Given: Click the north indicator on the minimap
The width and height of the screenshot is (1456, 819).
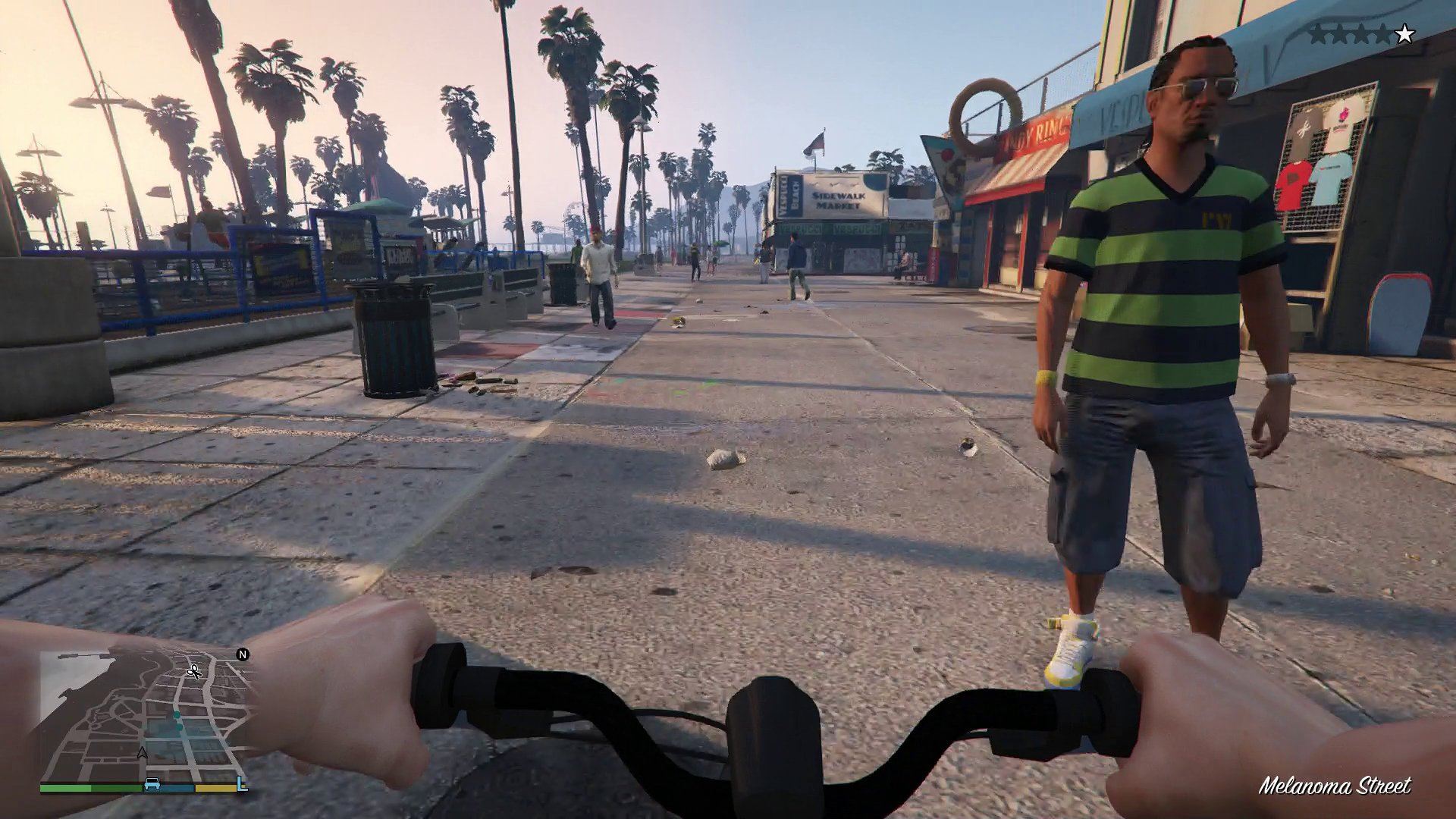Looking at the screenshot, I should (x=243, y=654).
